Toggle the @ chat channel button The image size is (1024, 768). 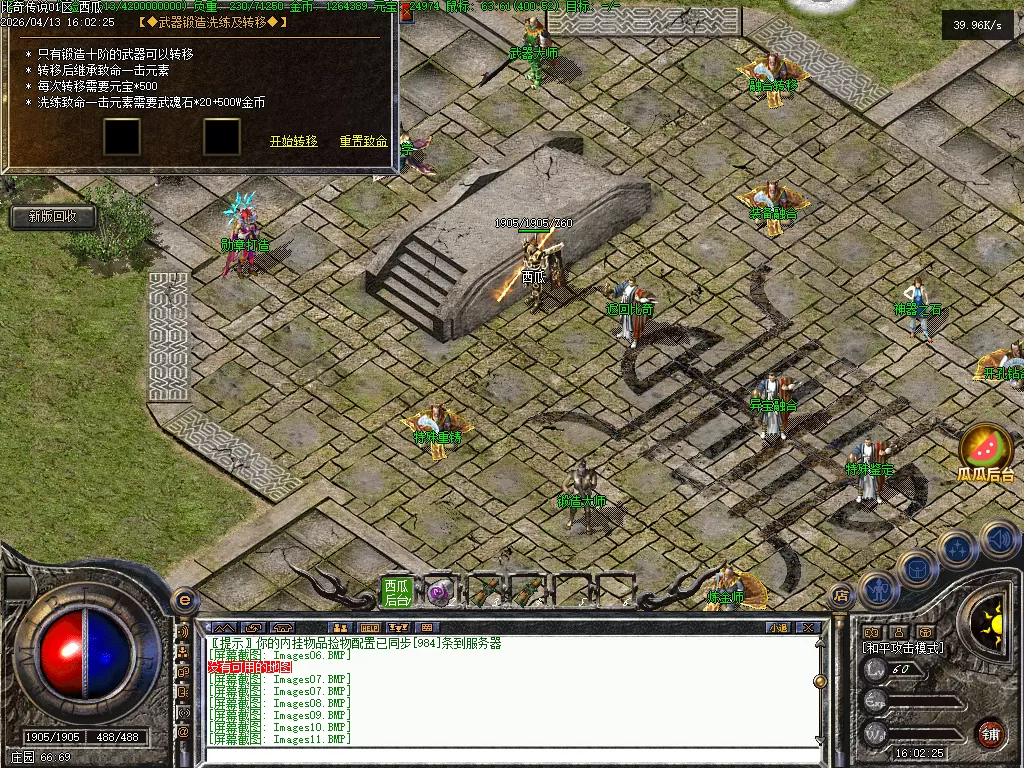click(184, 732)
